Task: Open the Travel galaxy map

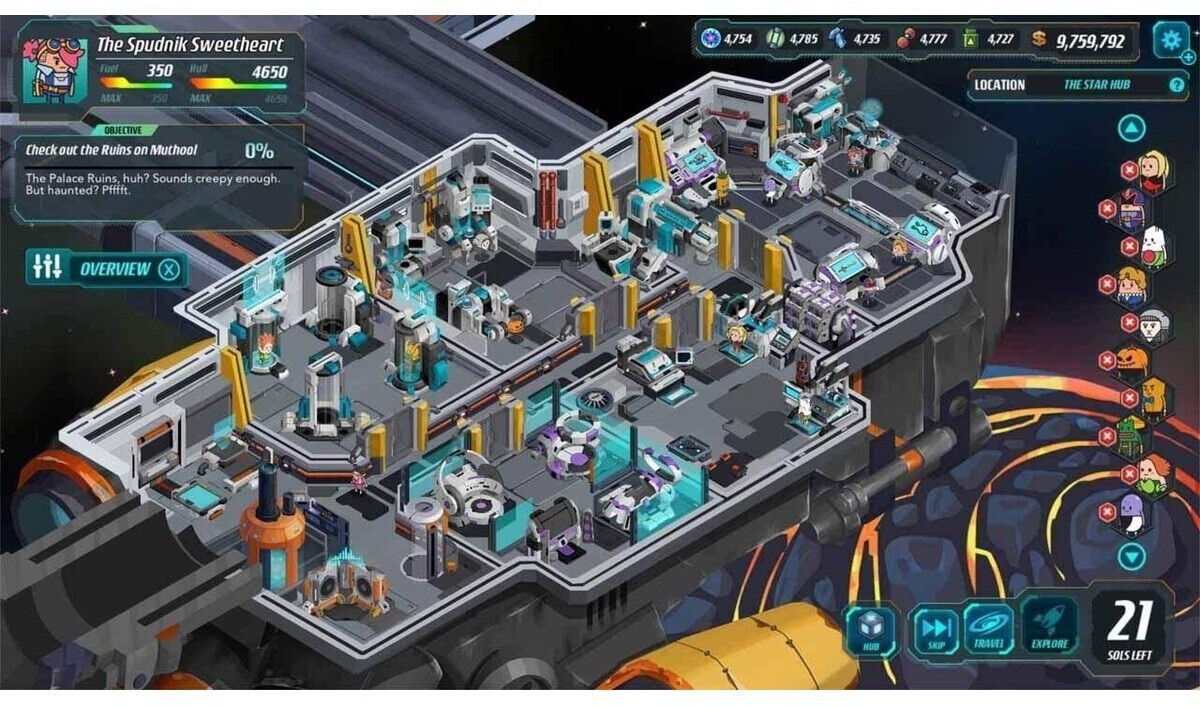Action: (x=989, y=630)
